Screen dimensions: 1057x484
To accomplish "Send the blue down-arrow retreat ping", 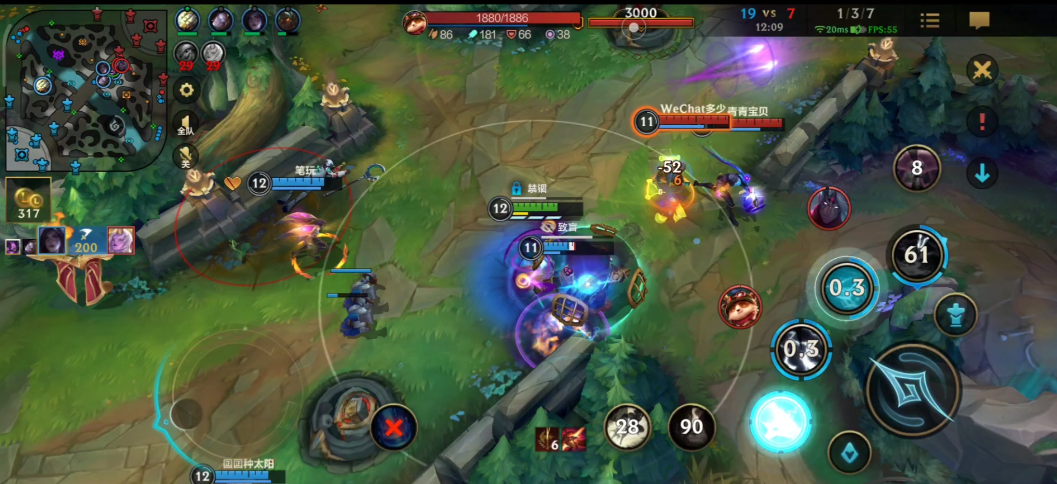I will click(x=982, y=172).
